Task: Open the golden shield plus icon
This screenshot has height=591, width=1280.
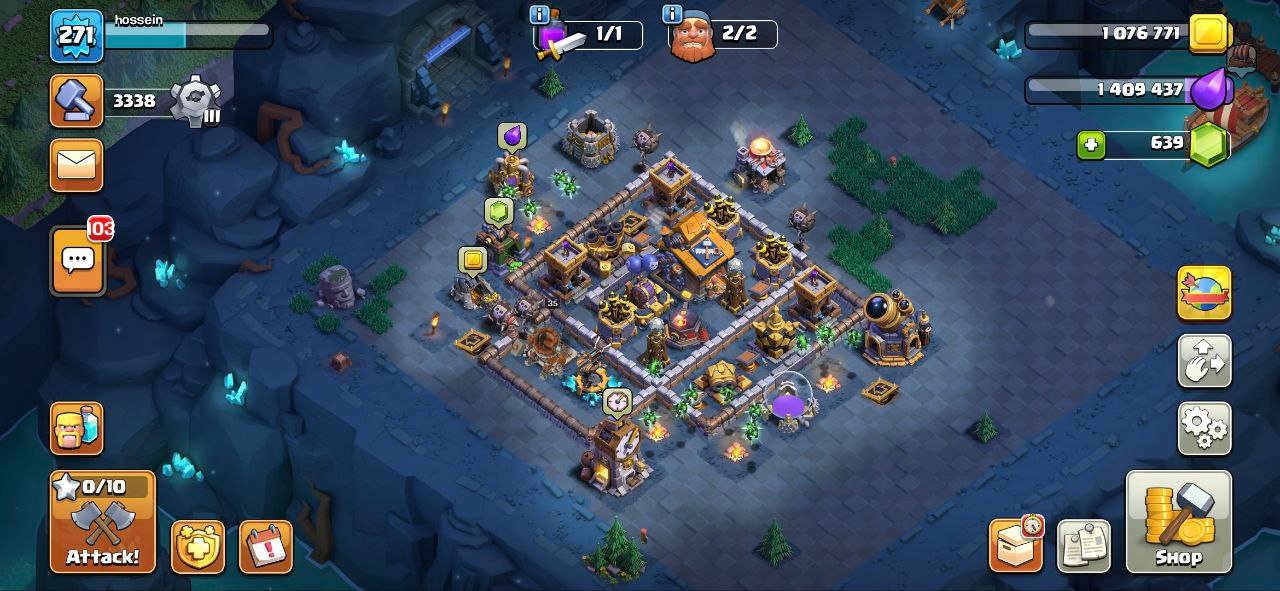Action: coord(198,547)
